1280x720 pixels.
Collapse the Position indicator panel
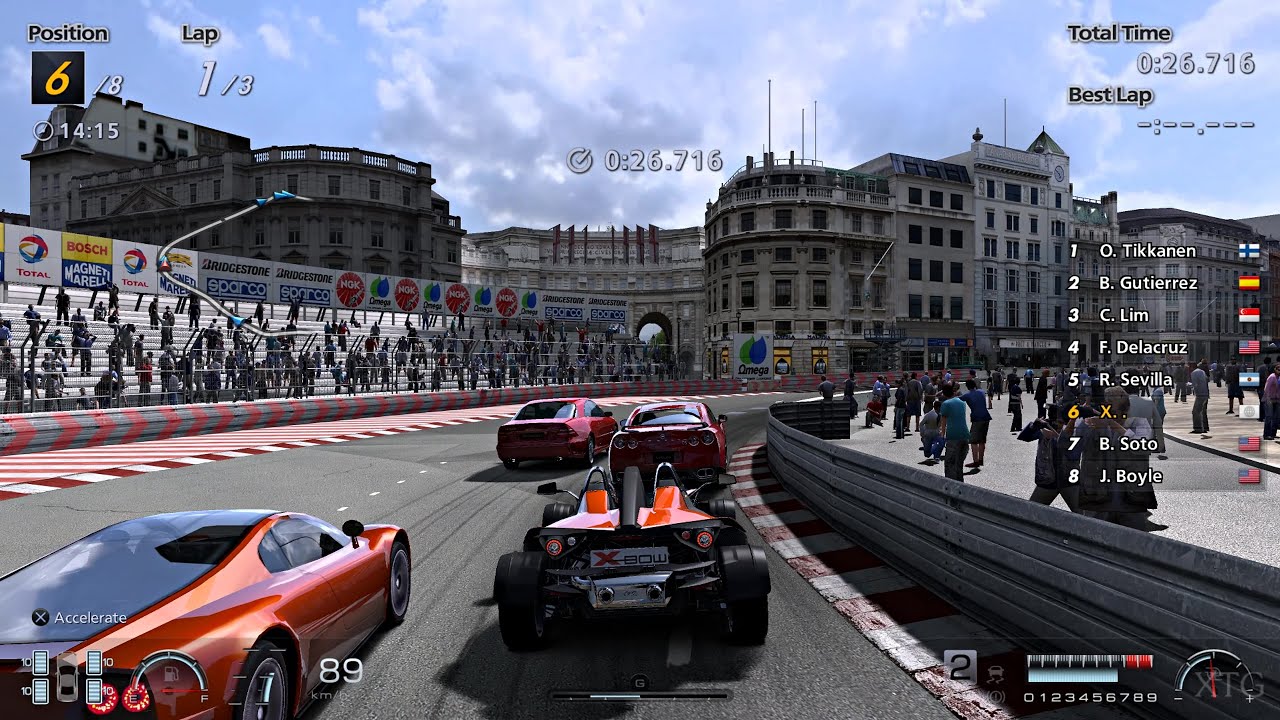(66, 33)
